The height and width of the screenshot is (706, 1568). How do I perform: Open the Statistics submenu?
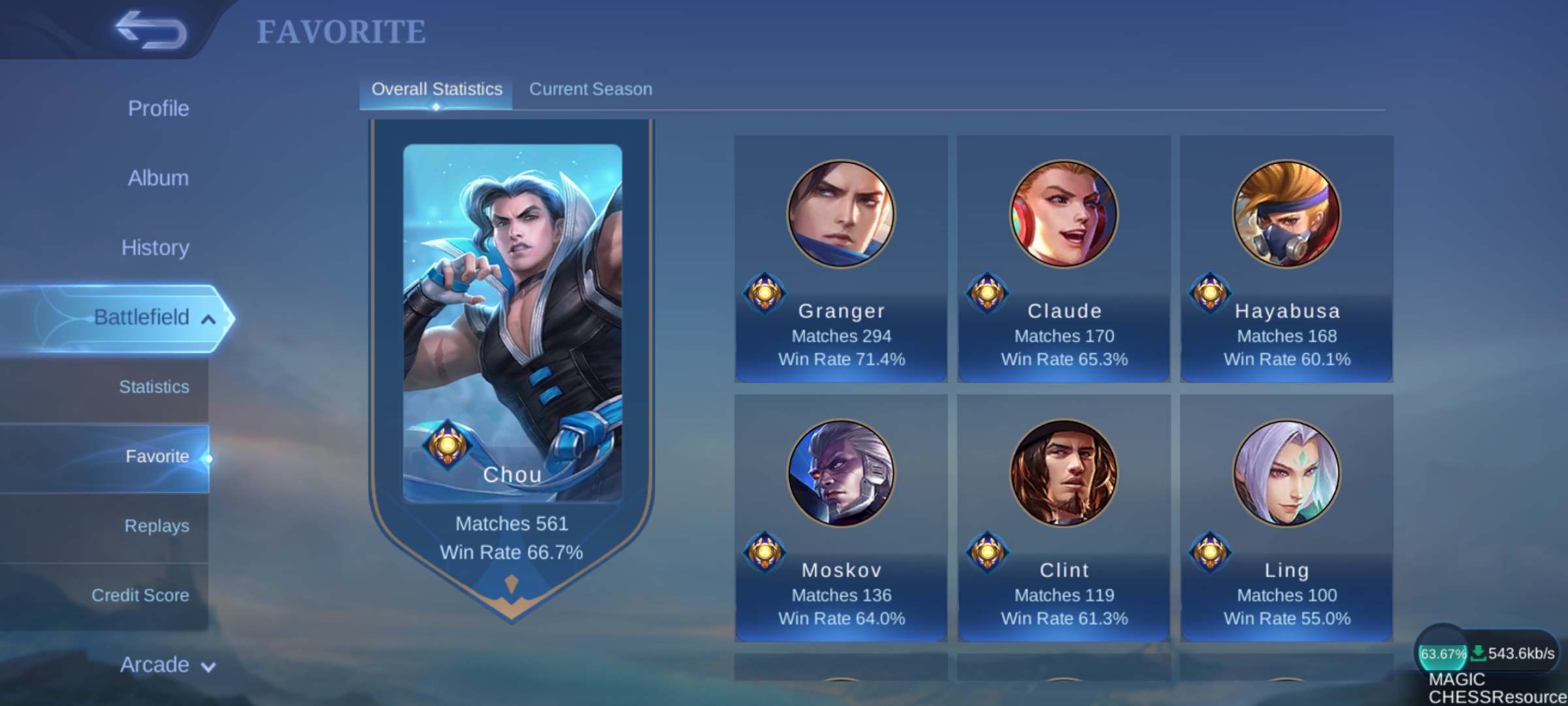[154, 387]
